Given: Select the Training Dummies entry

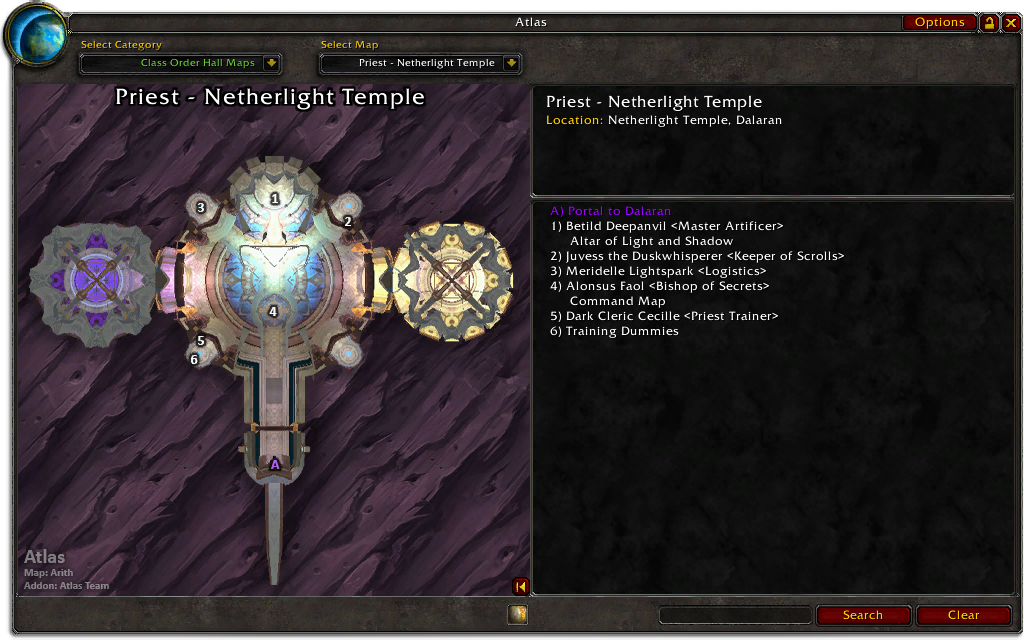Looking at the screenshot, I should coord(614,331).
